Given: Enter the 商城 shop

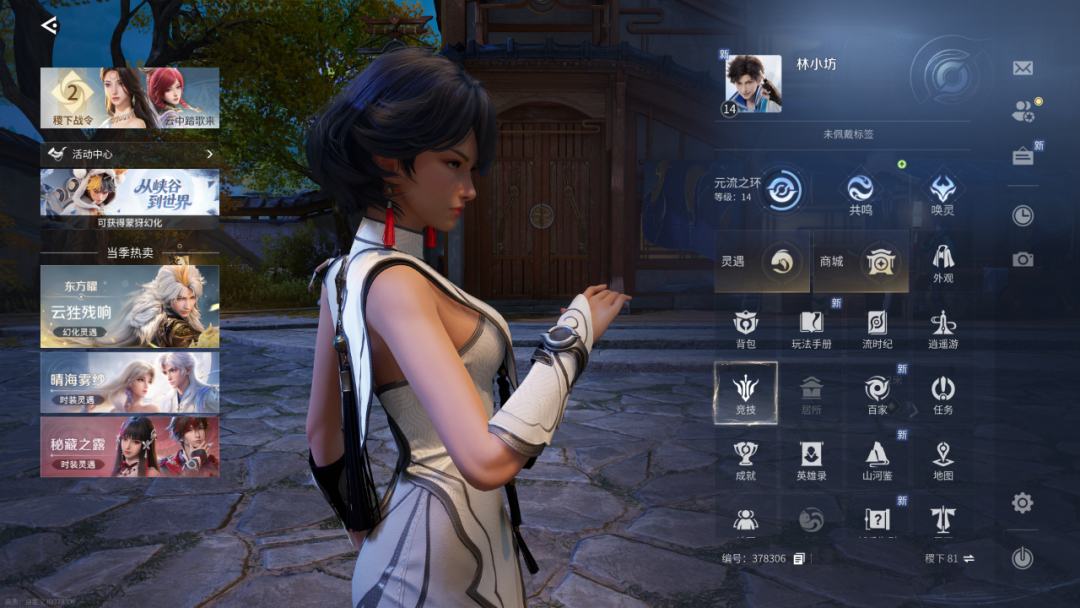Looking at the screenshot, I should click(860, 262).
